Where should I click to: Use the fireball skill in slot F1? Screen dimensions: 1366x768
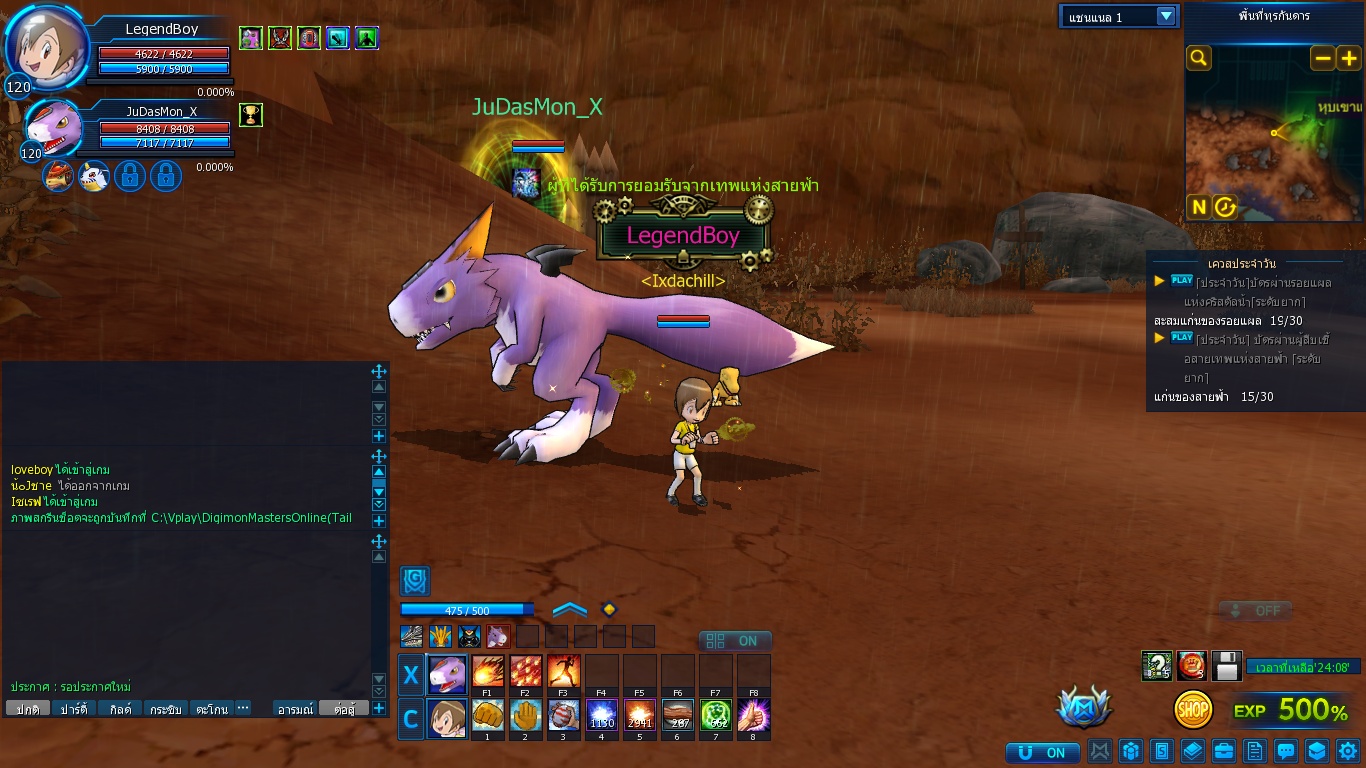487,670
